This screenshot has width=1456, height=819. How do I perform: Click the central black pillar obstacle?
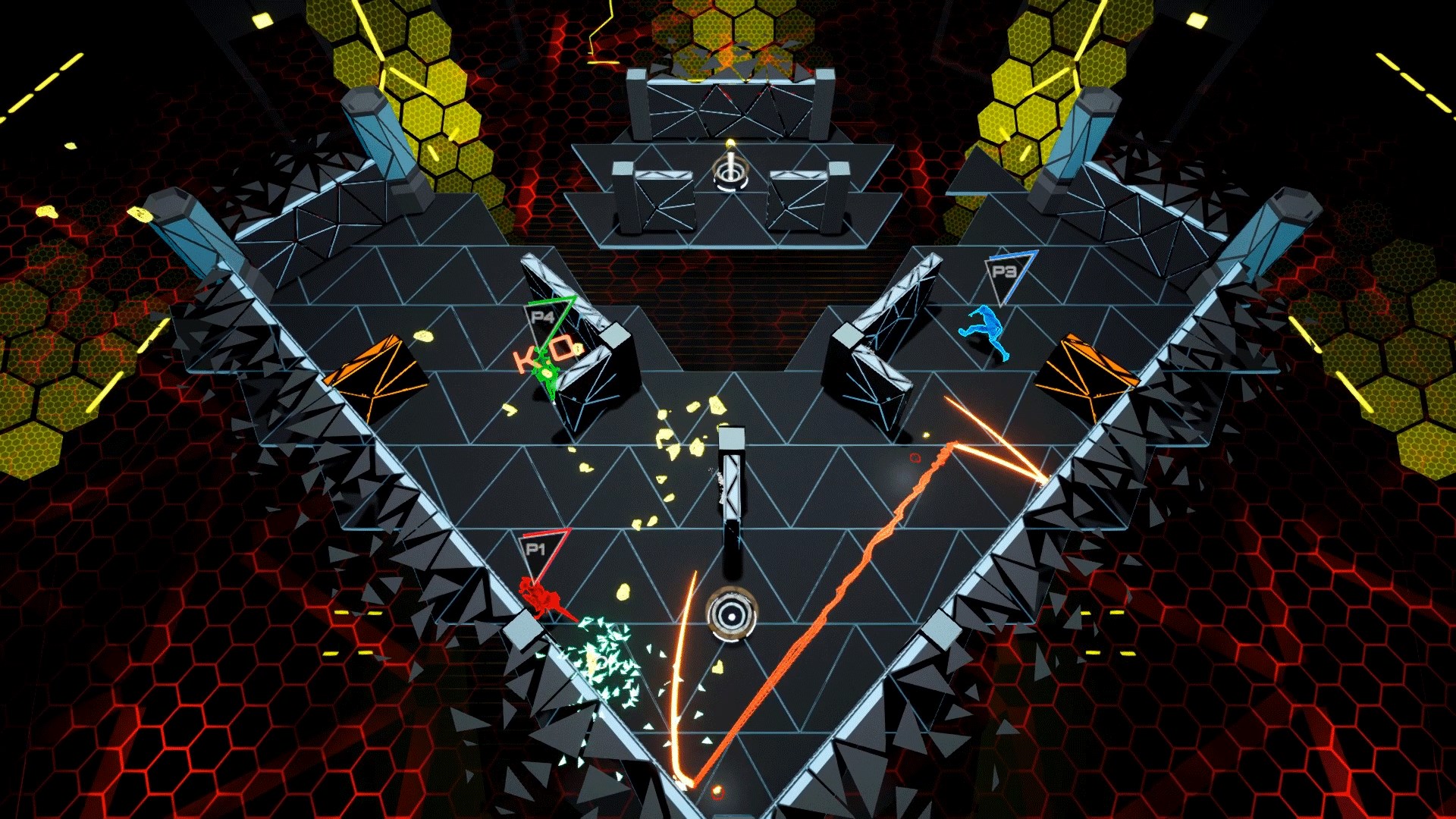tap(730, 485)
